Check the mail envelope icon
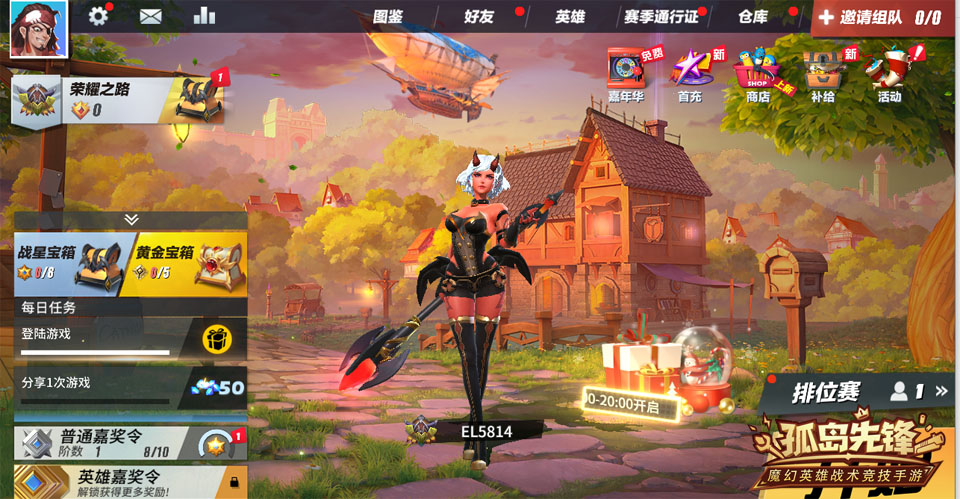 151,16
